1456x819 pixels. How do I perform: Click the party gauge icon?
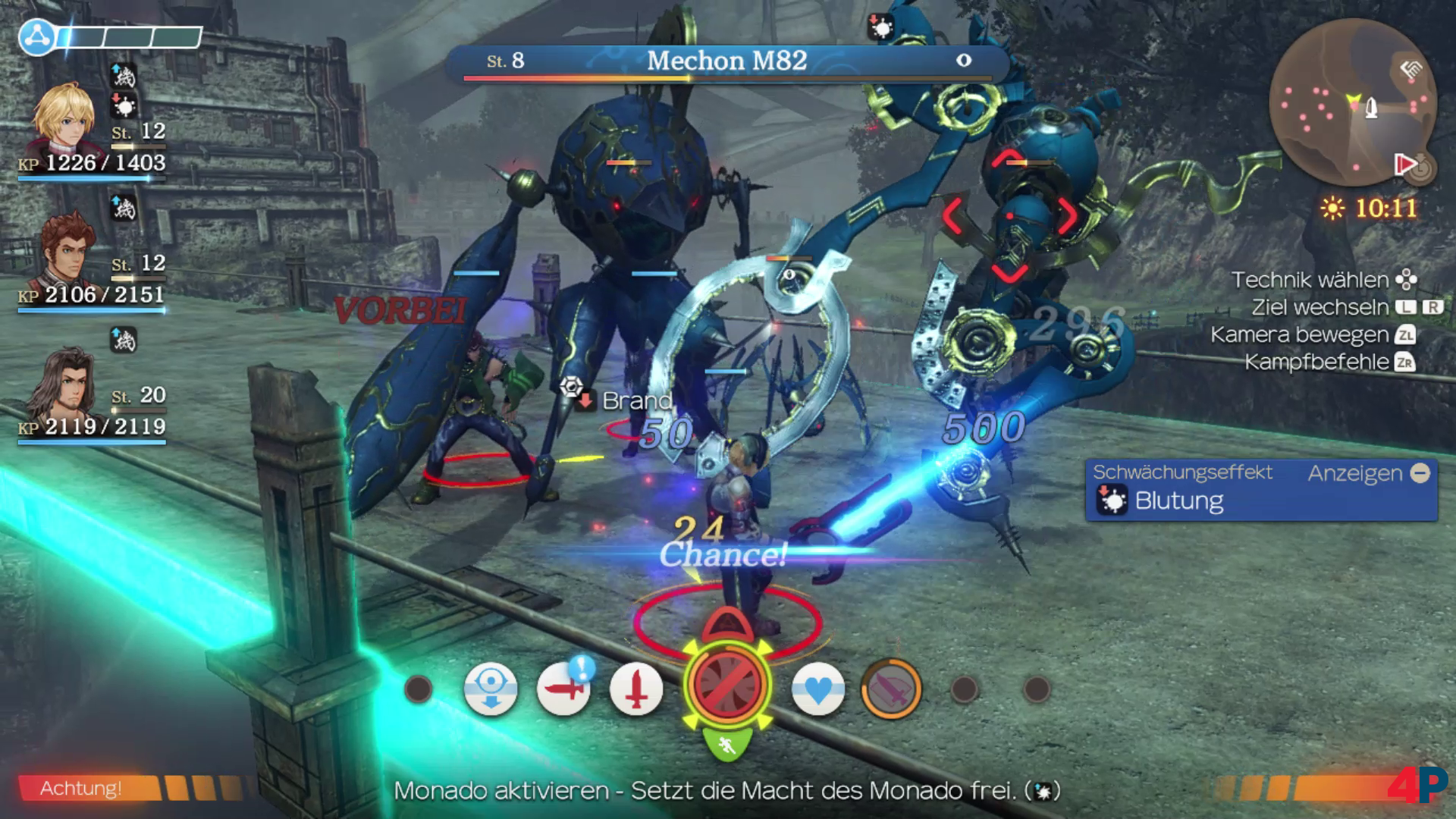(36, 36)
